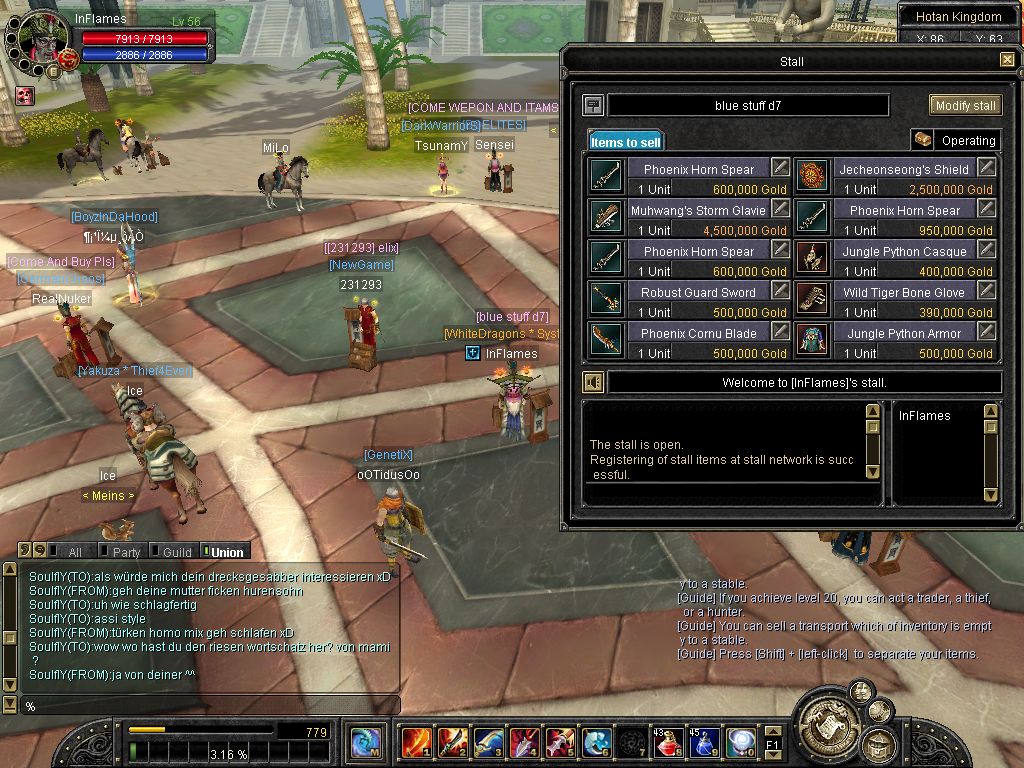Select the Robust Guard Sword item
The height and width of the screenshot is (768, 1024).
click(x=607, y=299)
